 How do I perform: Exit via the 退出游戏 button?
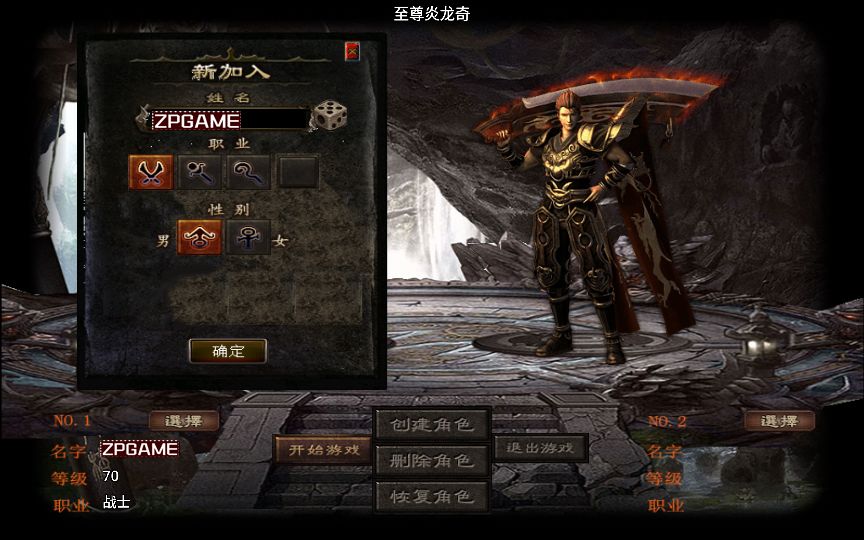(x=541, y=447)
